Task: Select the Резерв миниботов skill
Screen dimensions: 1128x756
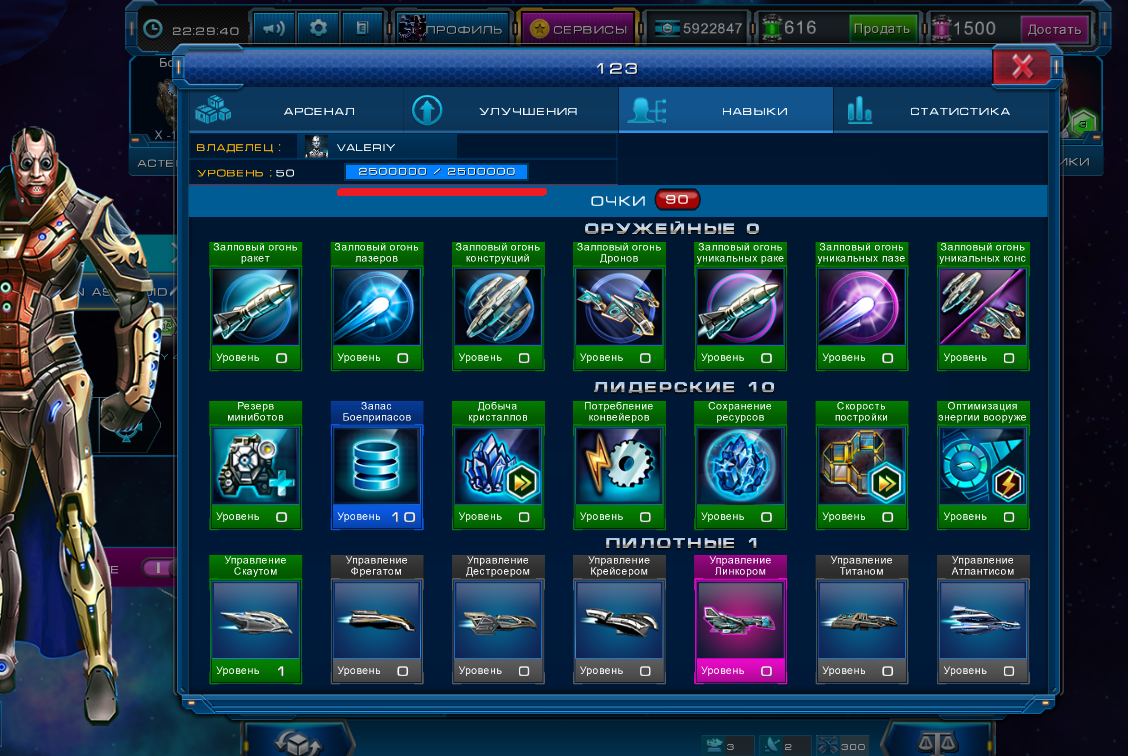Action: 255,465
